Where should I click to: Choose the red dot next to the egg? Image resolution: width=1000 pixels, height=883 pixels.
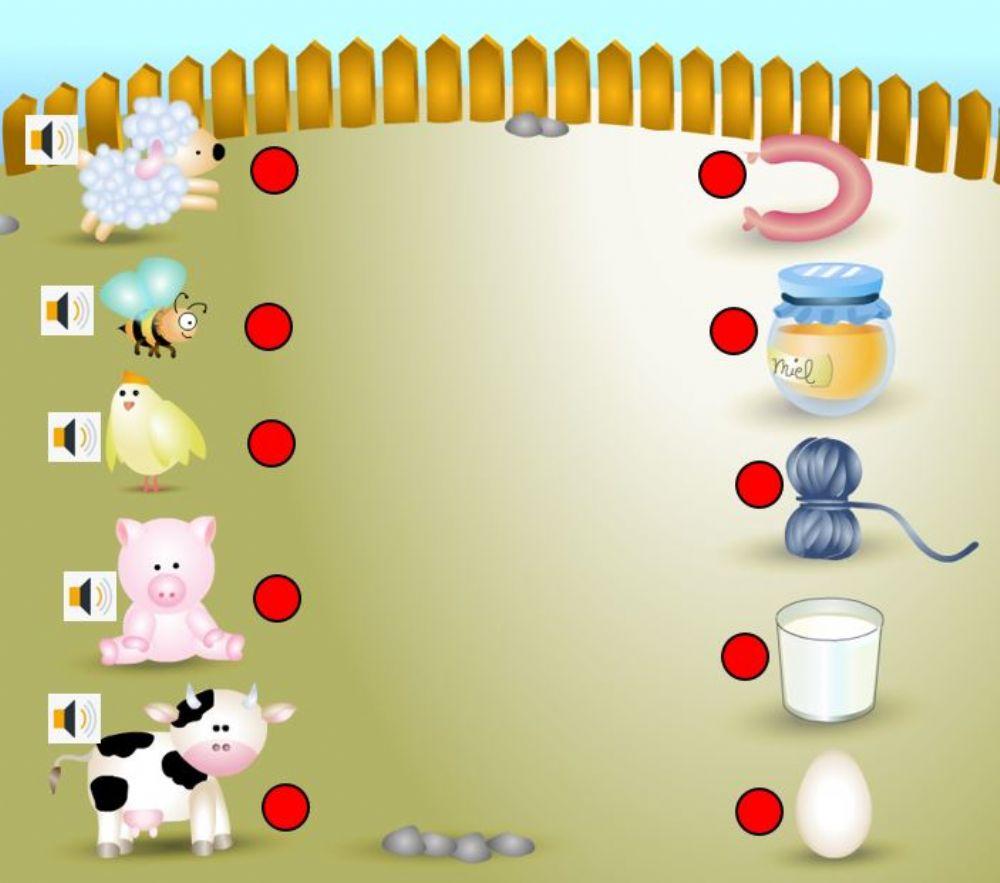[759, 811]
